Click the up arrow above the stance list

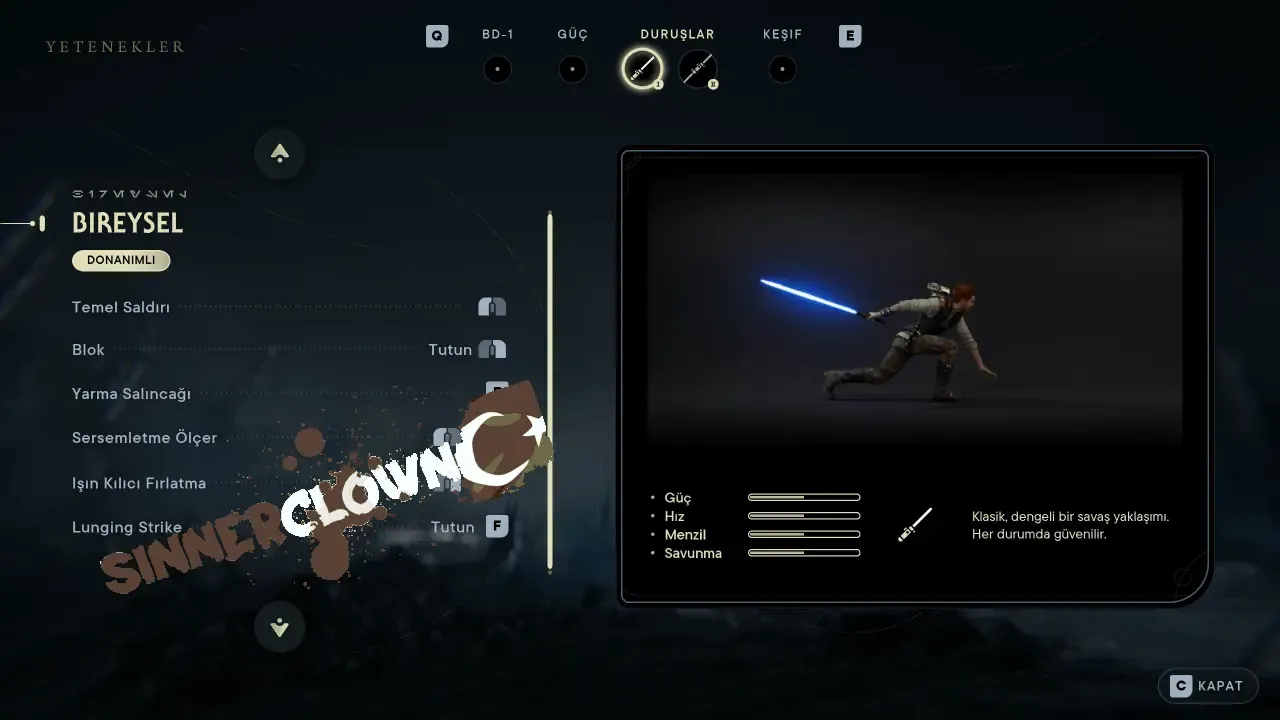[280, 154]
